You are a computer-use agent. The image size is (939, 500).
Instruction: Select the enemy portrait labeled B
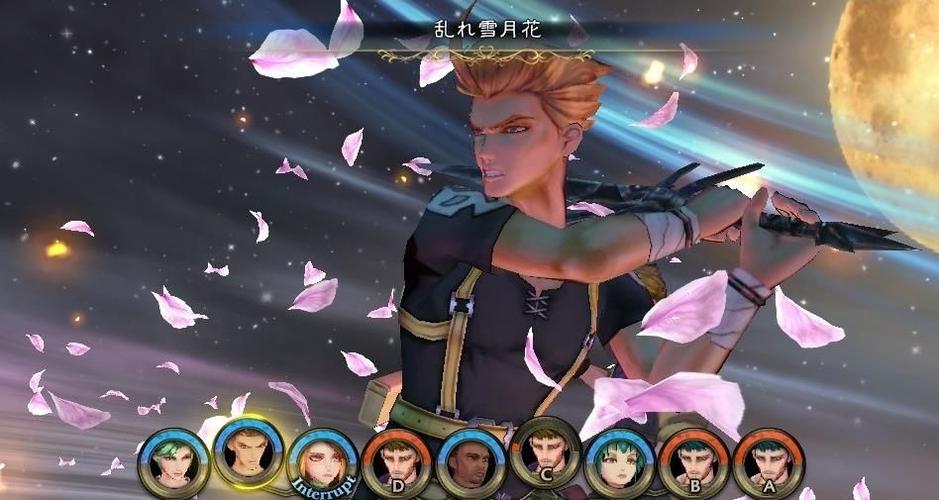(693, 463)
